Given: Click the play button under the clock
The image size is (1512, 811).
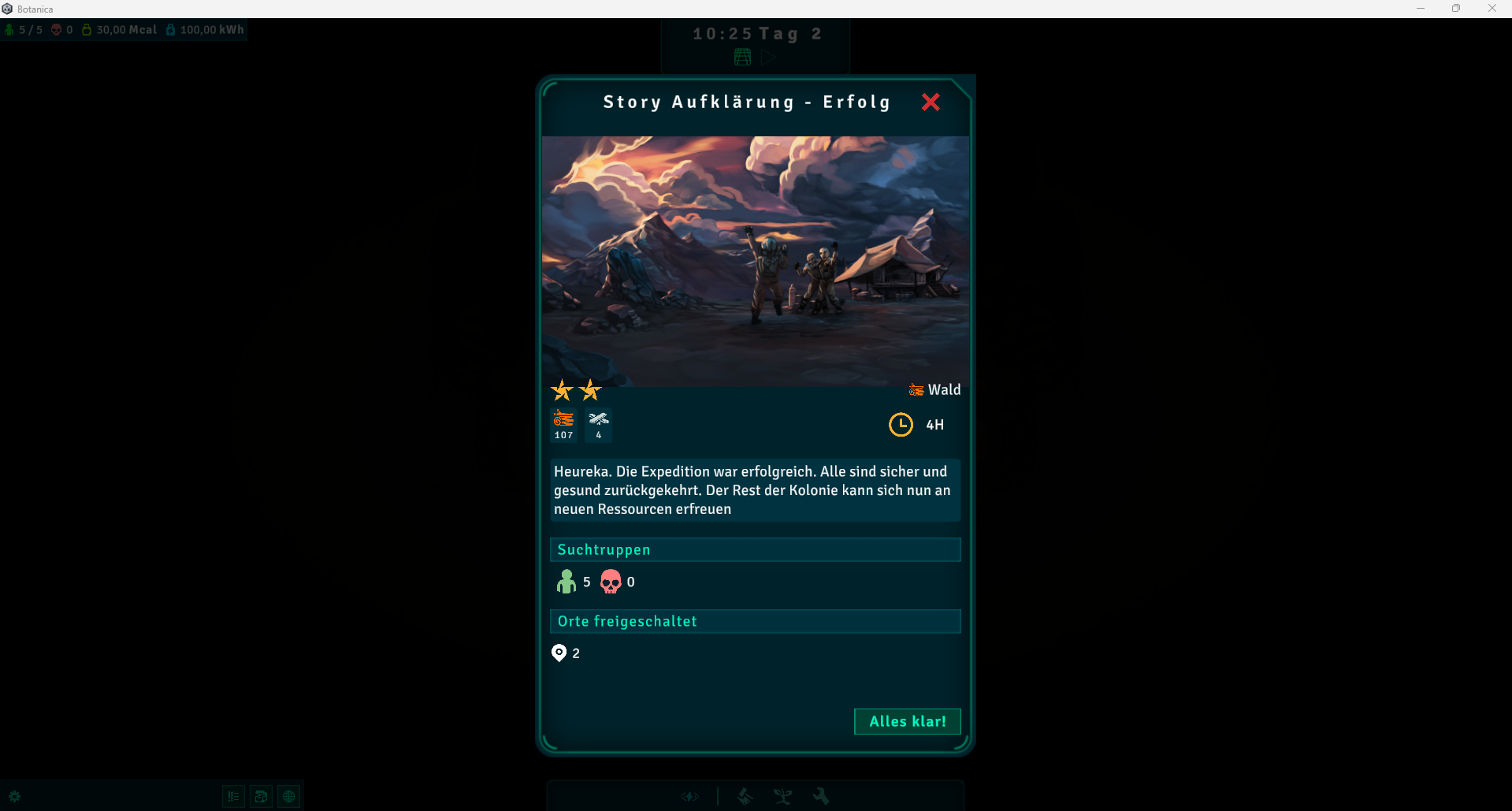Looking at the screenshot, I should (x=768, y=57).
